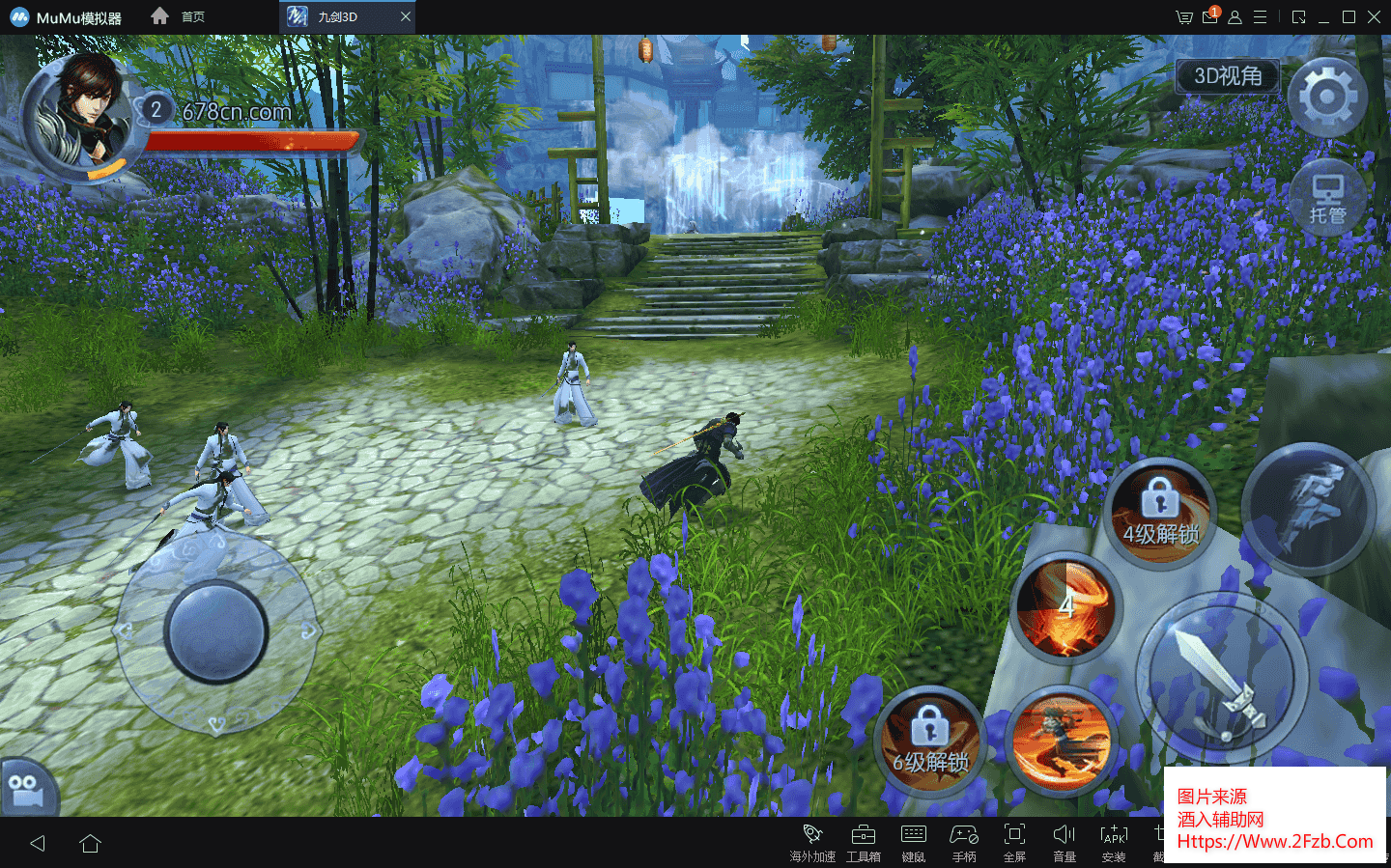This screenshot has height=868, width=1391.
Task: Toggle 全屏 fullscreen mode in emulator toolbar
Action: [1014, 842]
